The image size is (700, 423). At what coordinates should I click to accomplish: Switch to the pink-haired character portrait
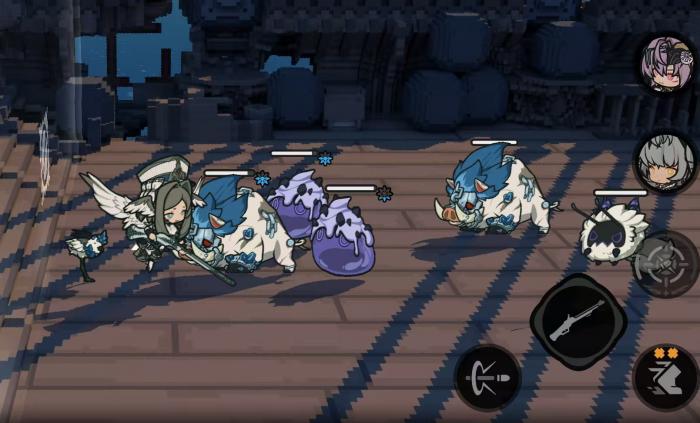click(x=666, y=62)
